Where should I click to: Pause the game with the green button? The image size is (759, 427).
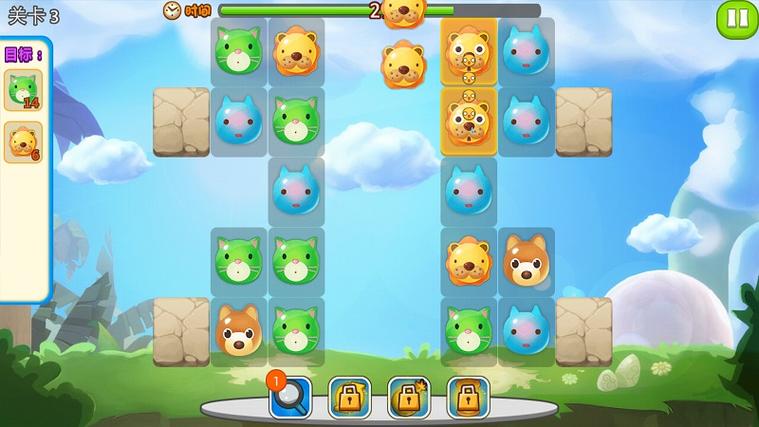click(738, 18)
